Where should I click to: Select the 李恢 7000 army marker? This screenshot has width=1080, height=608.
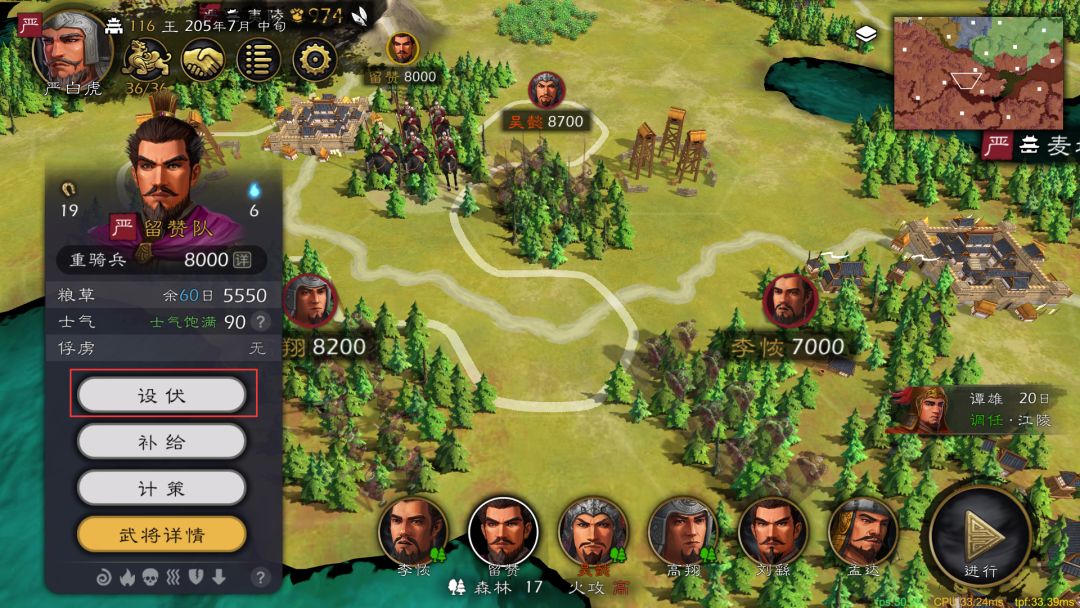pyautogui.click(x=790, y=301)
